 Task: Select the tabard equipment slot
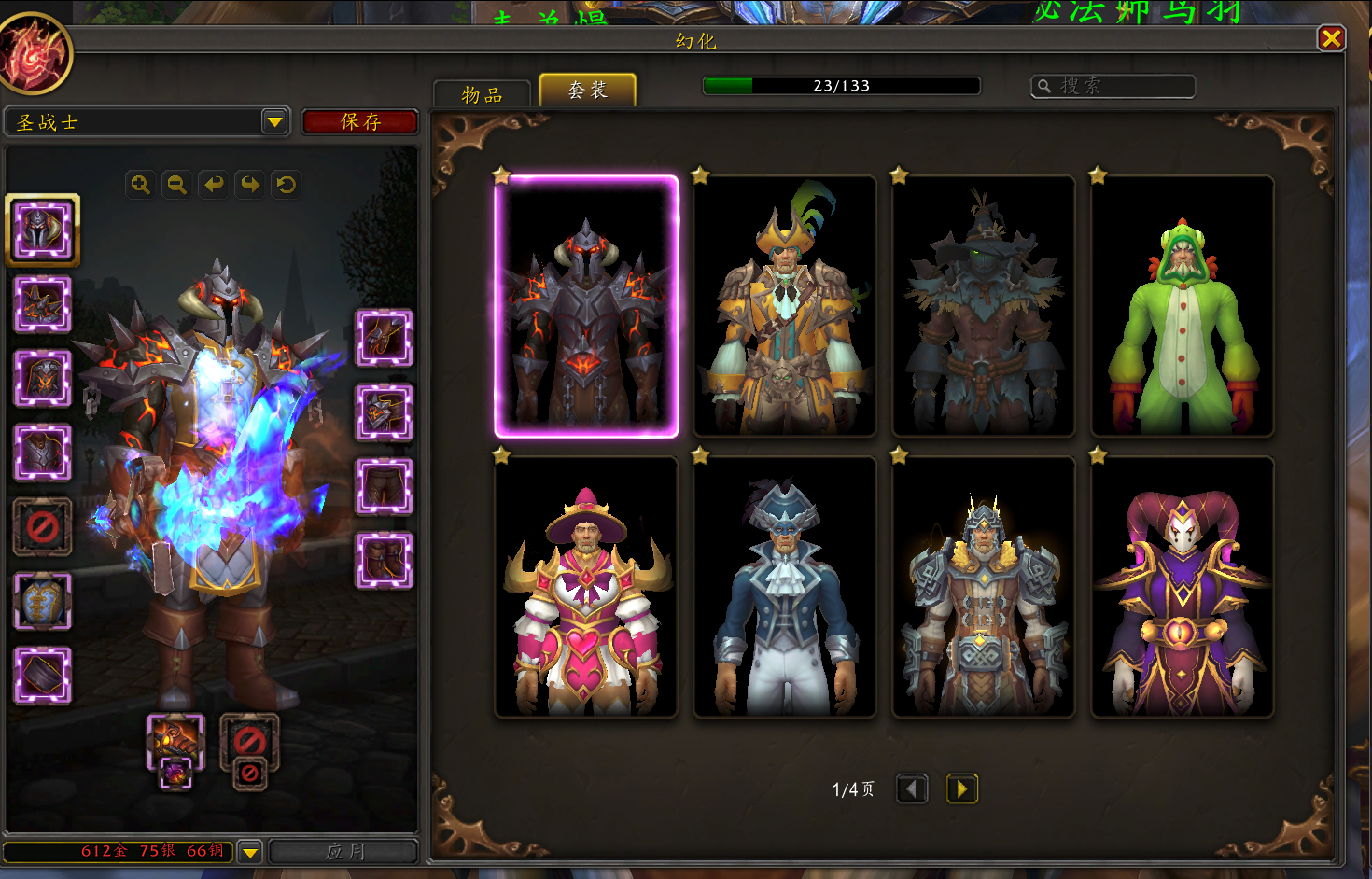pos(42,601)
